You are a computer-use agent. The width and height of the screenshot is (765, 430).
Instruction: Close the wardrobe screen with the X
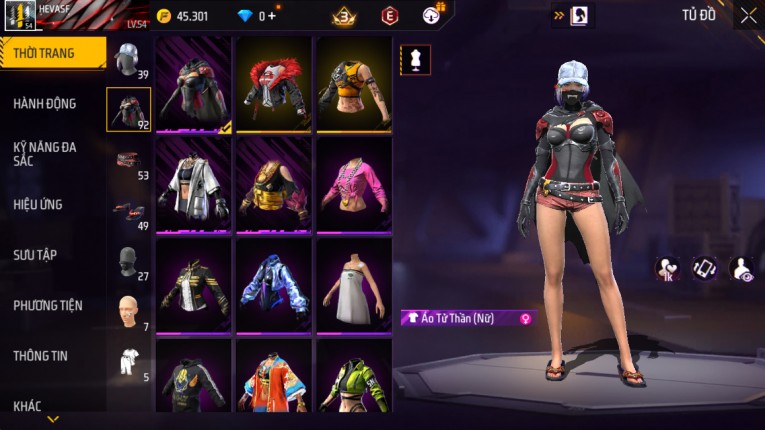pos(748,16)
